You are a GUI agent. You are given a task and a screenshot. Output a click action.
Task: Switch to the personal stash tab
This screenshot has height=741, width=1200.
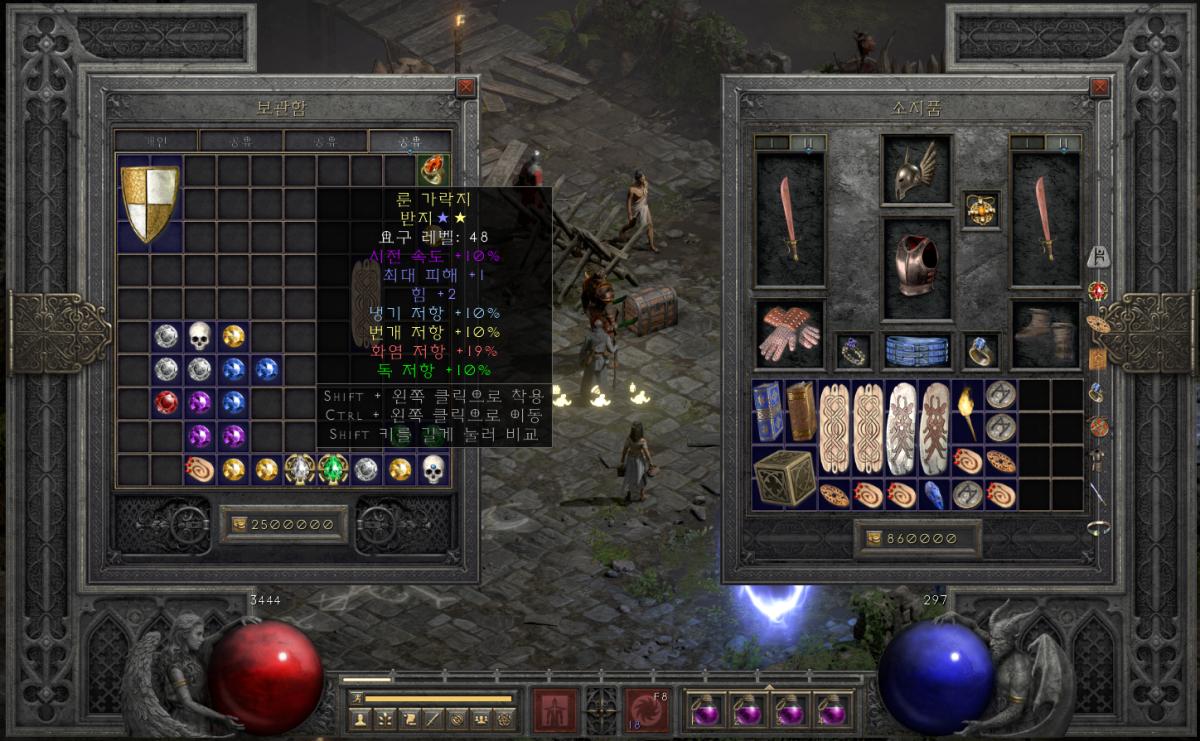156,140
